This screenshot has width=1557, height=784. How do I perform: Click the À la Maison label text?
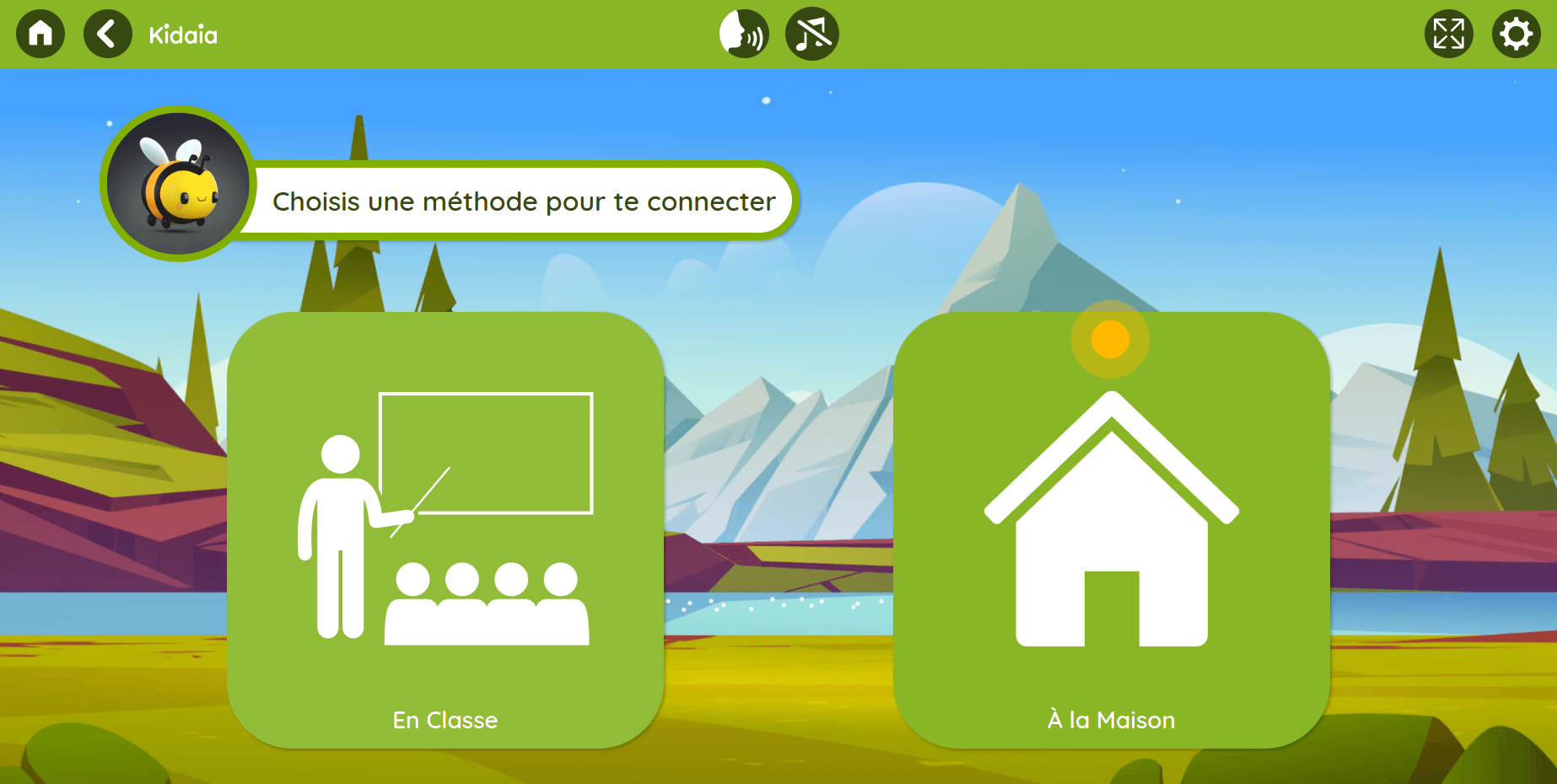click(1110, 720)
